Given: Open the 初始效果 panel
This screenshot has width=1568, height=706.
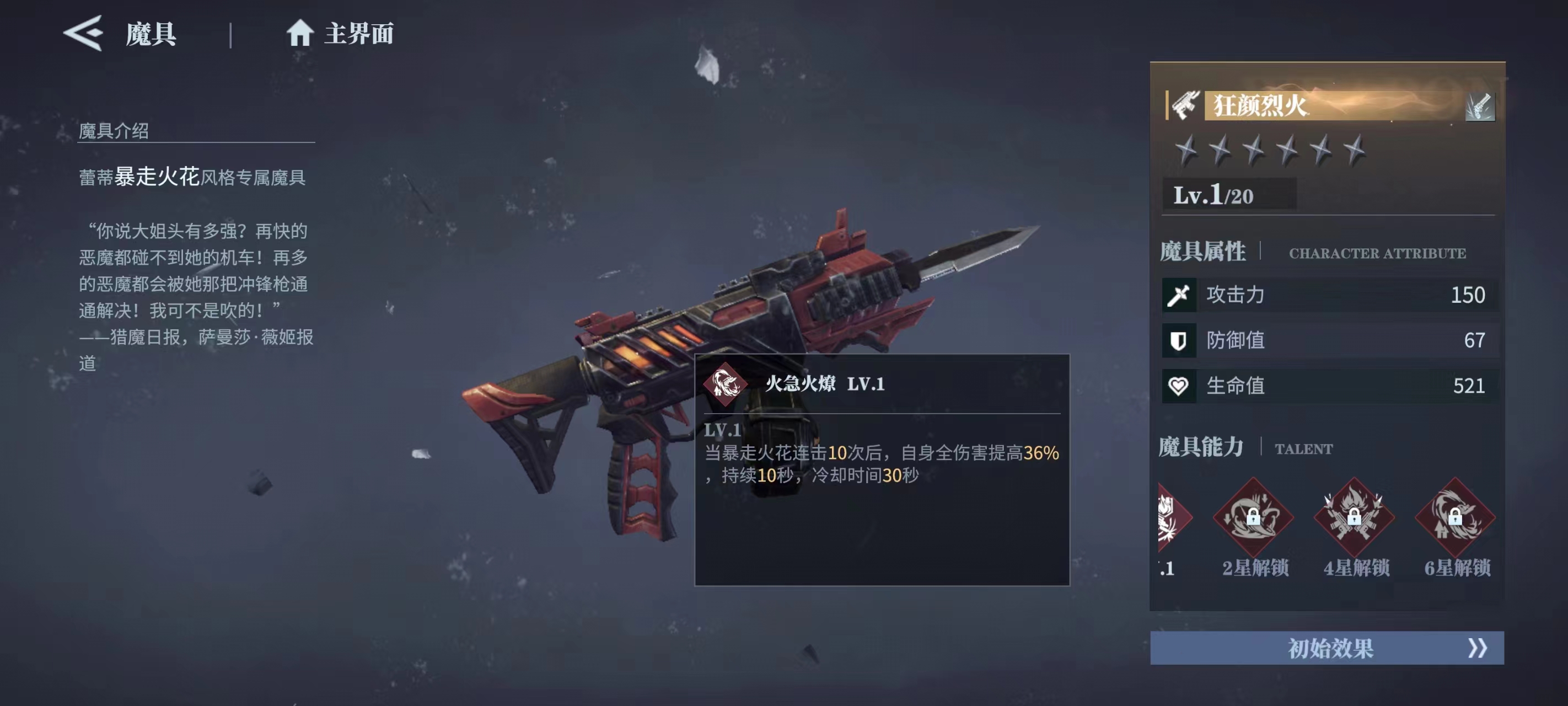Looking at the screenshot, I should (x=1327, y=648).
